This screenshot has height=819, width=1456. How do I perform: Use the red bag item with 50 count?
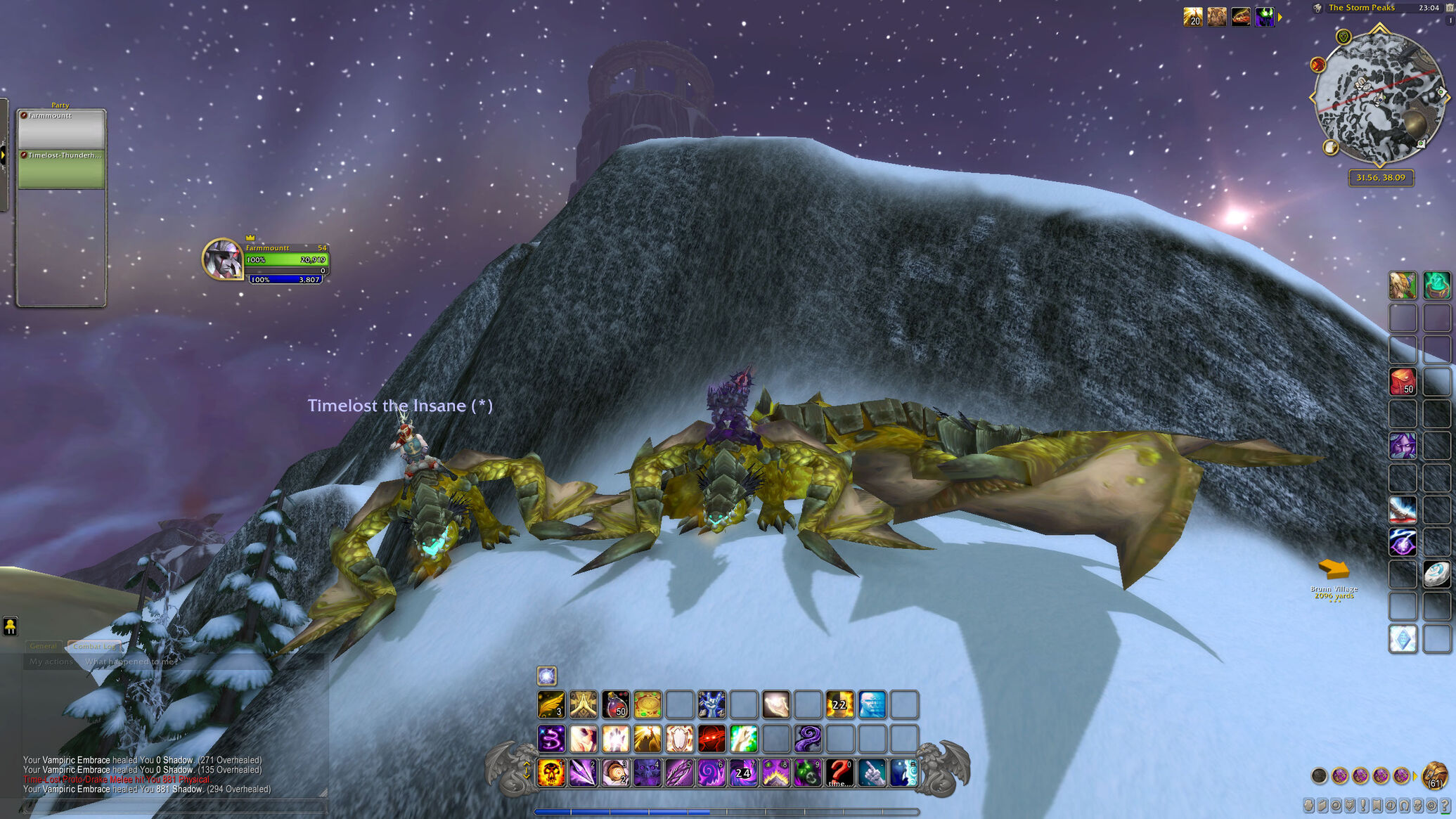click(x=1403, y=382)
